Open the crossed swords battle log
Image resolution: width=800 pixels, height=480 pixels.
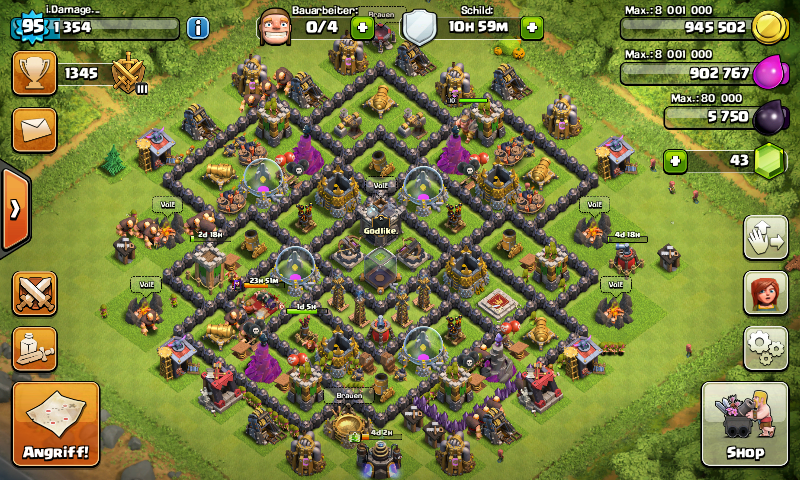tap(34, 294)
